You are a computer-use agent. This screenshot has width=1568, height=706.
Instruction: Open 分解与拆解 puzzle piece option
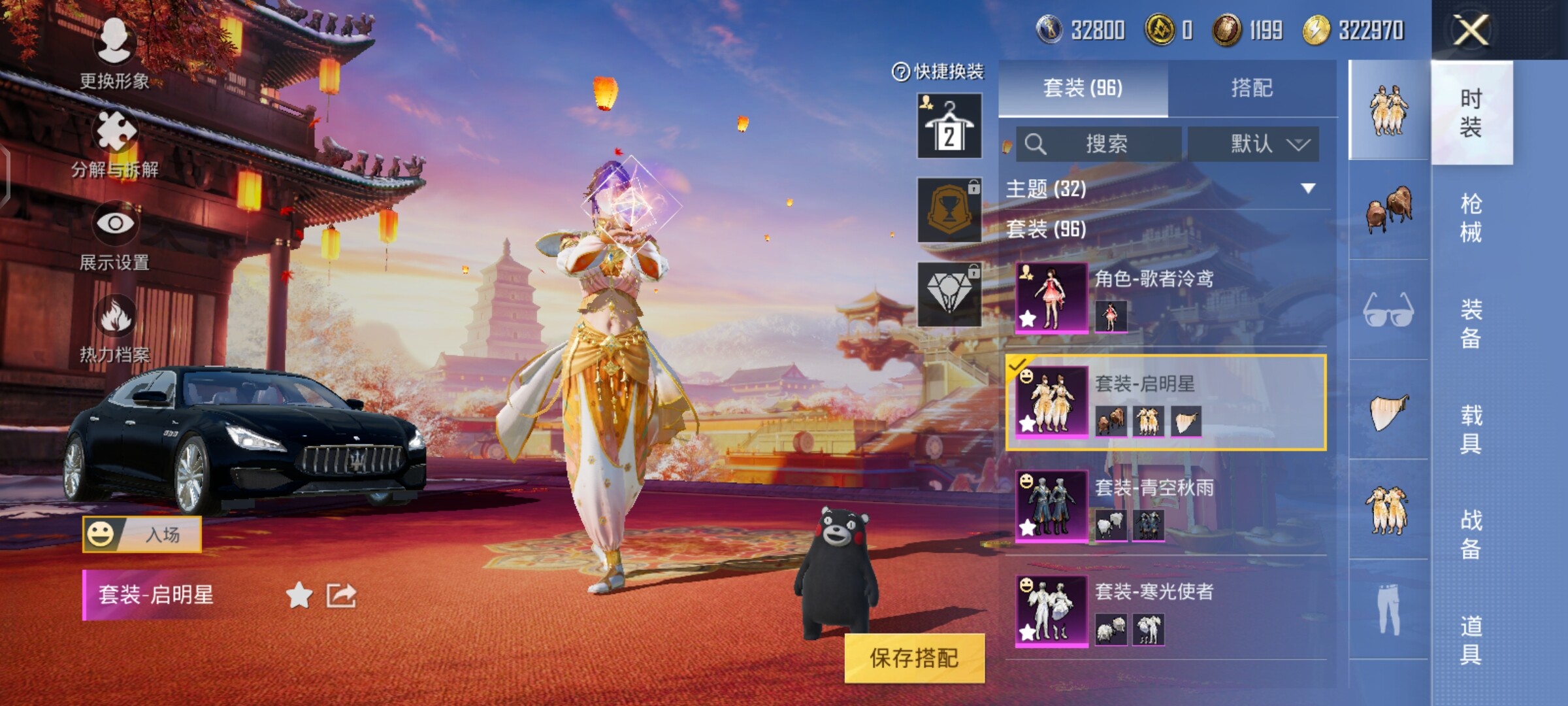click(116, 143)
